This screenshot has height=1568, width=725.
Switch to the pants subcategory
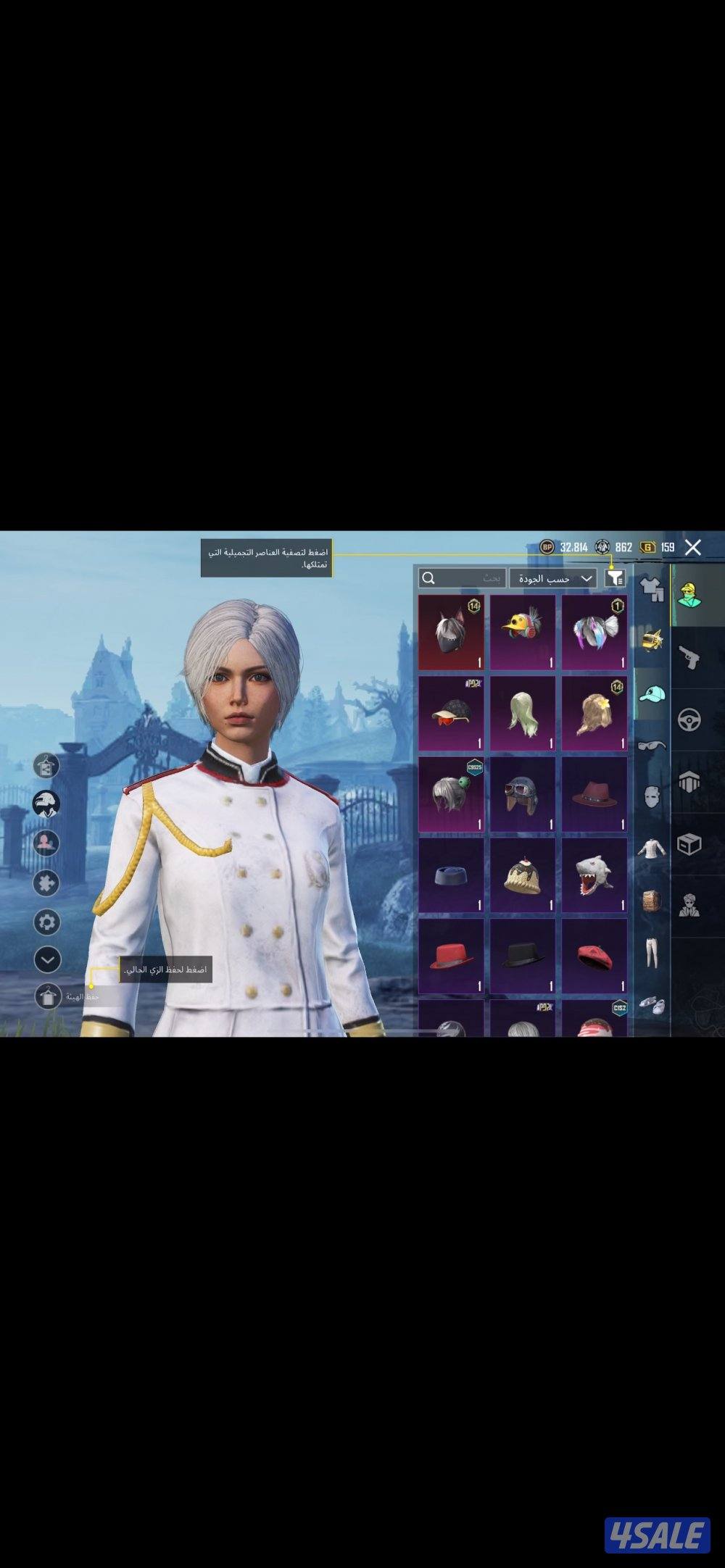(651, 951)
